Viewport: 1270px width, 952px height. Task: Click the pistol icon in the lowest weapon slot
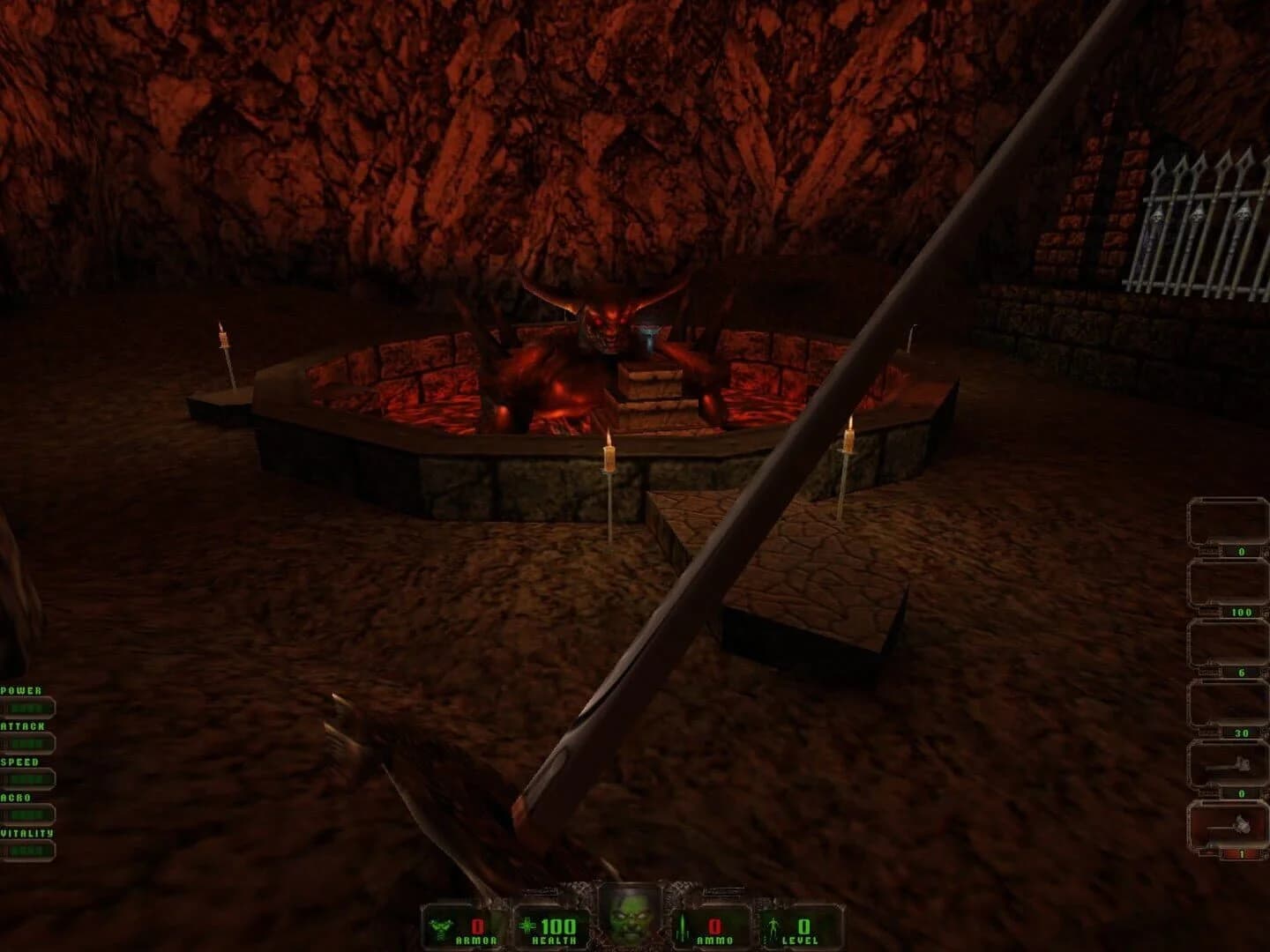[1230, 824]
